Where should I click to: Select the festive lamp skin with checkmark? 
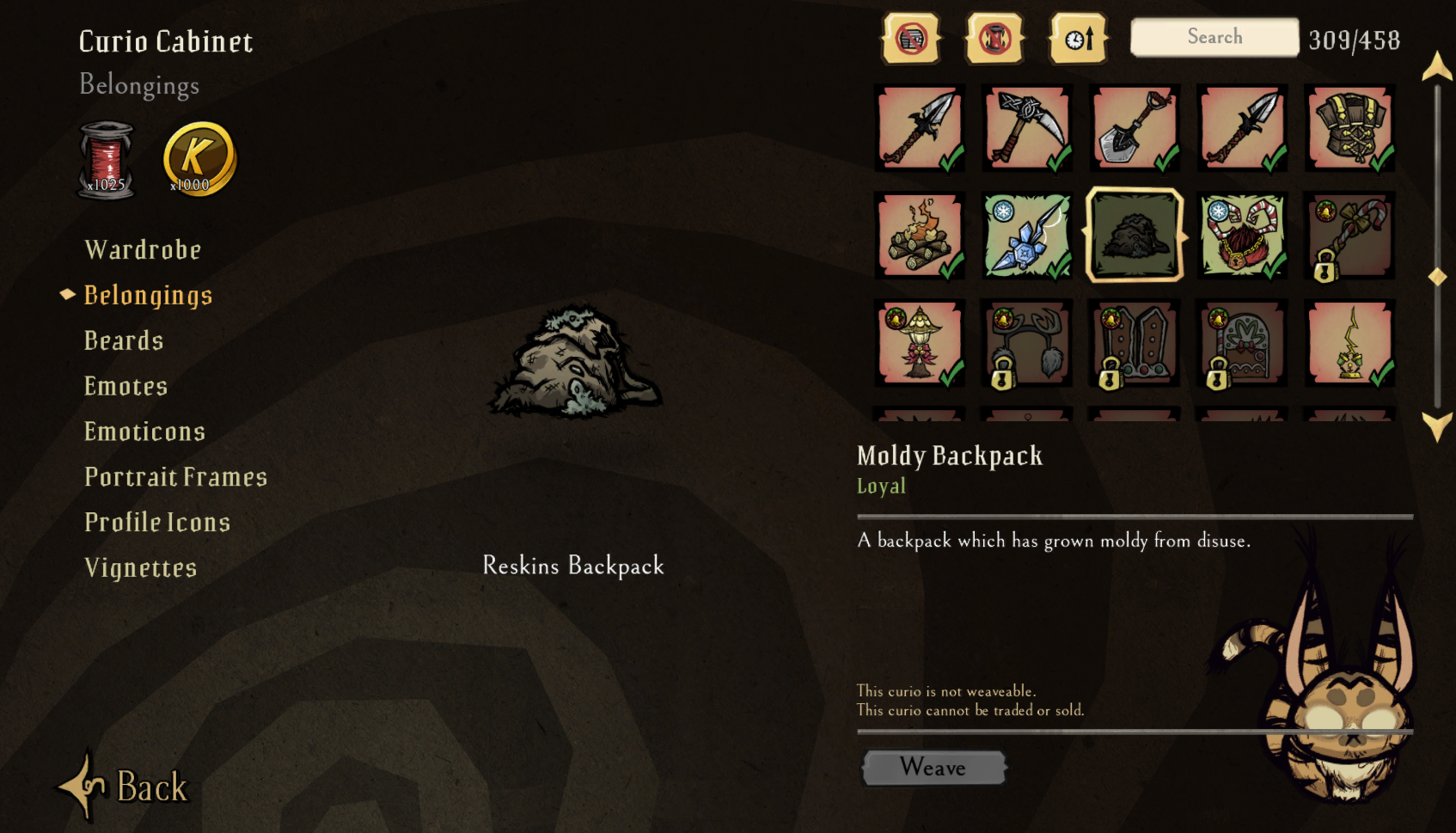919,344
